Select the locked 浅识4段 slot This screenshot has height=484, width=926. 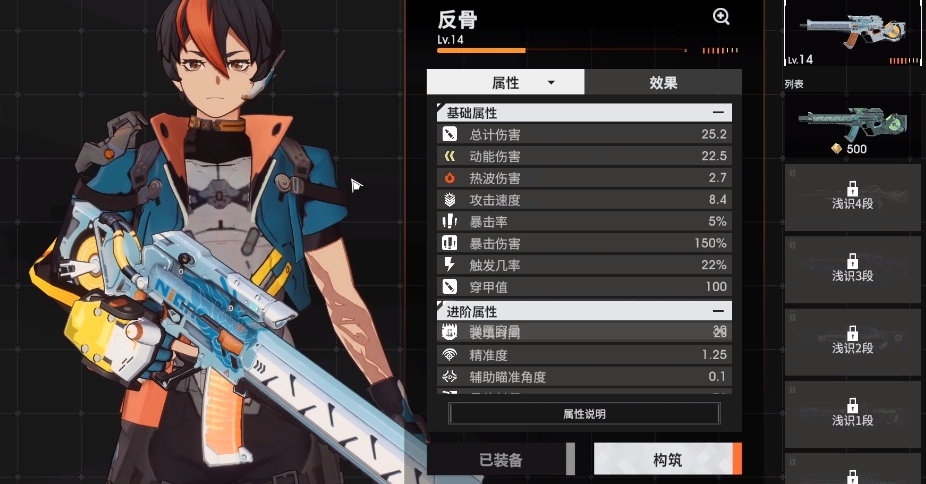852,197
